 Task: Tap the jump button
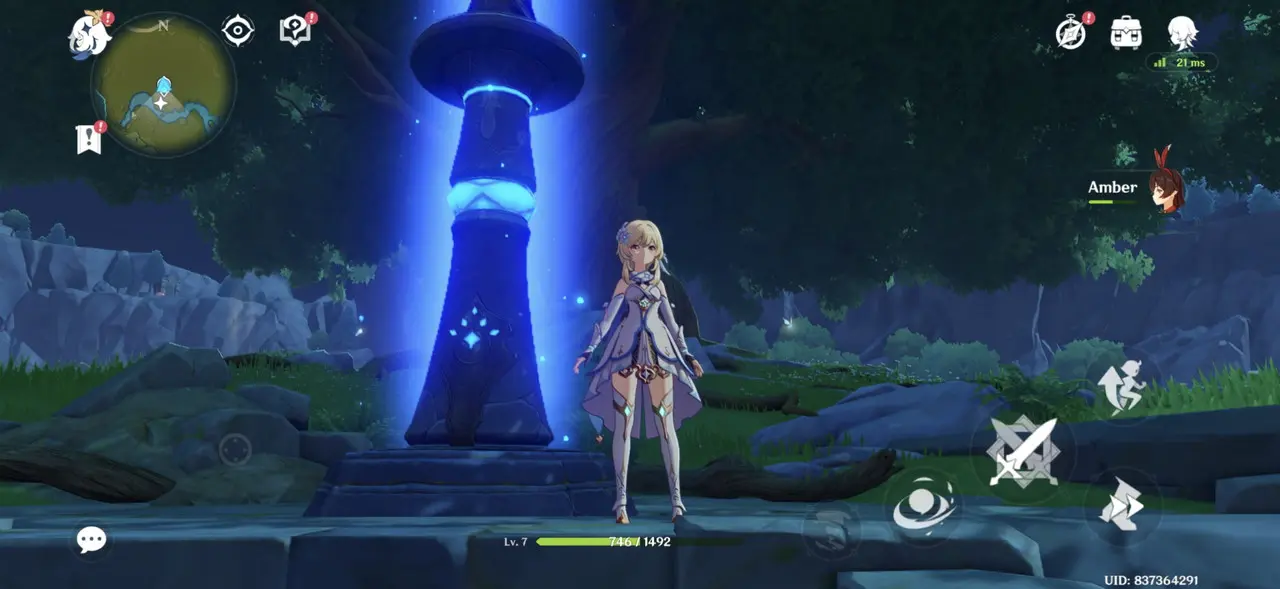click(x=1121, y=388)
